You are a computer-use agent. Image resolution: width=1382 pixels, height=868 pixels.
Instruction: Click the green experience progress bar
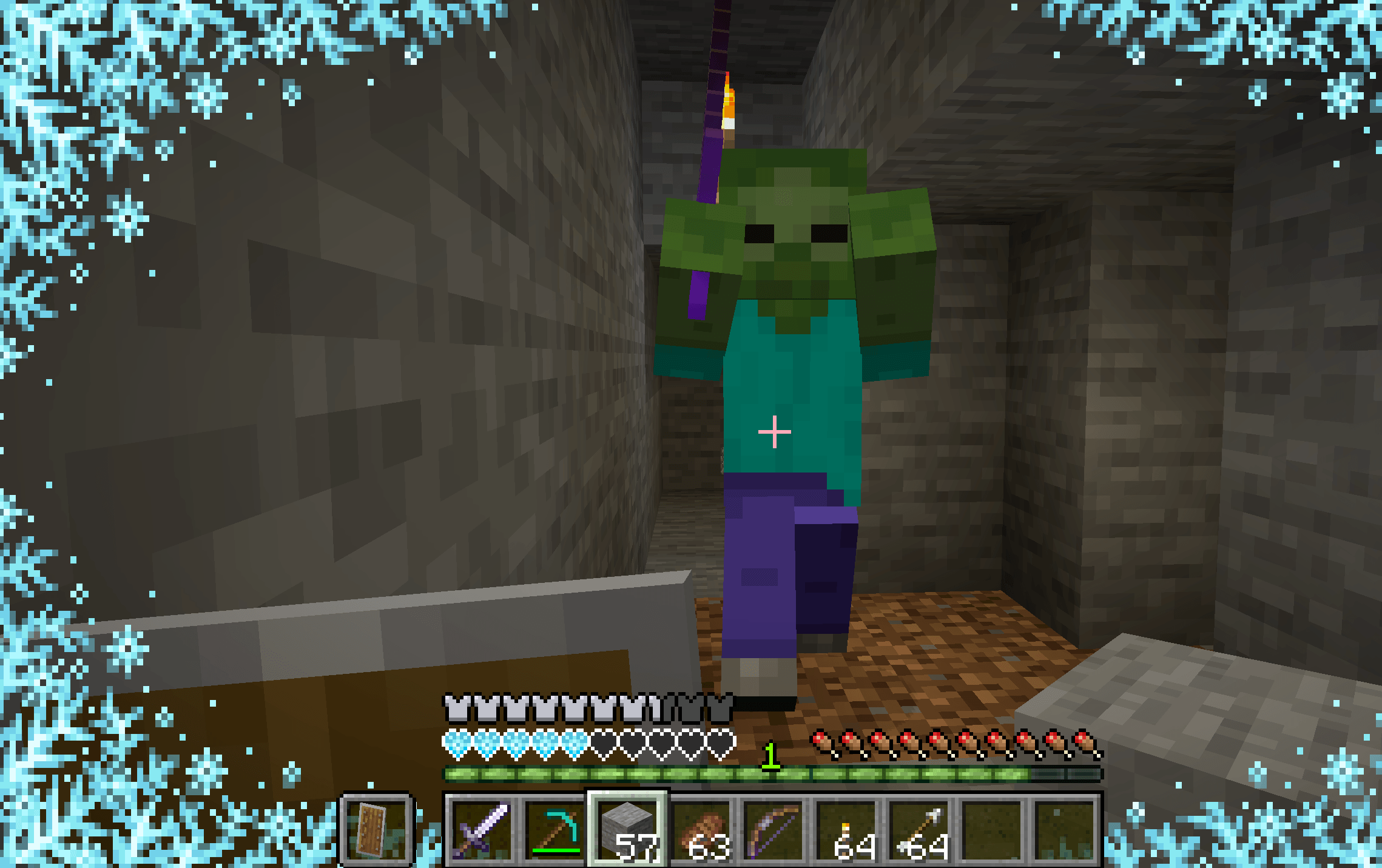pos(667,773)
